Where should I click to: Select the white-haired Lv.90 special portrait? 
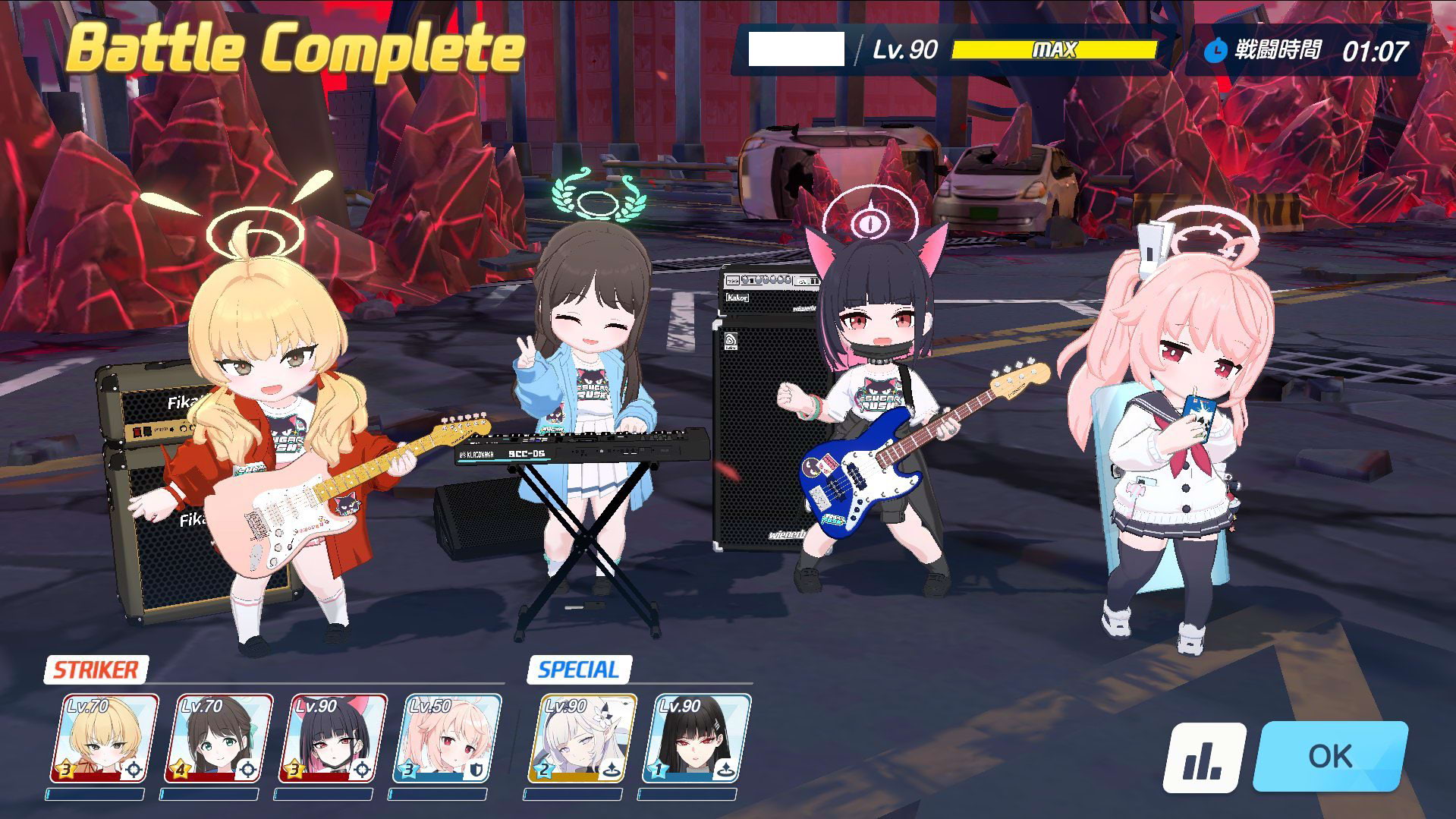click(581, 739)
